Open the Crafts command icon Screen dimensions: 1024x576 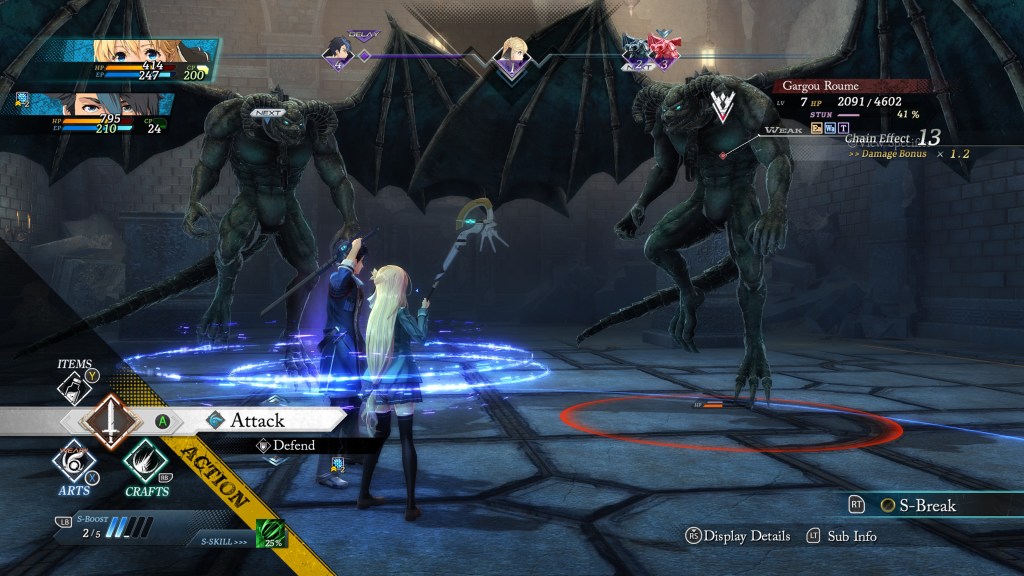click(146, 463)
